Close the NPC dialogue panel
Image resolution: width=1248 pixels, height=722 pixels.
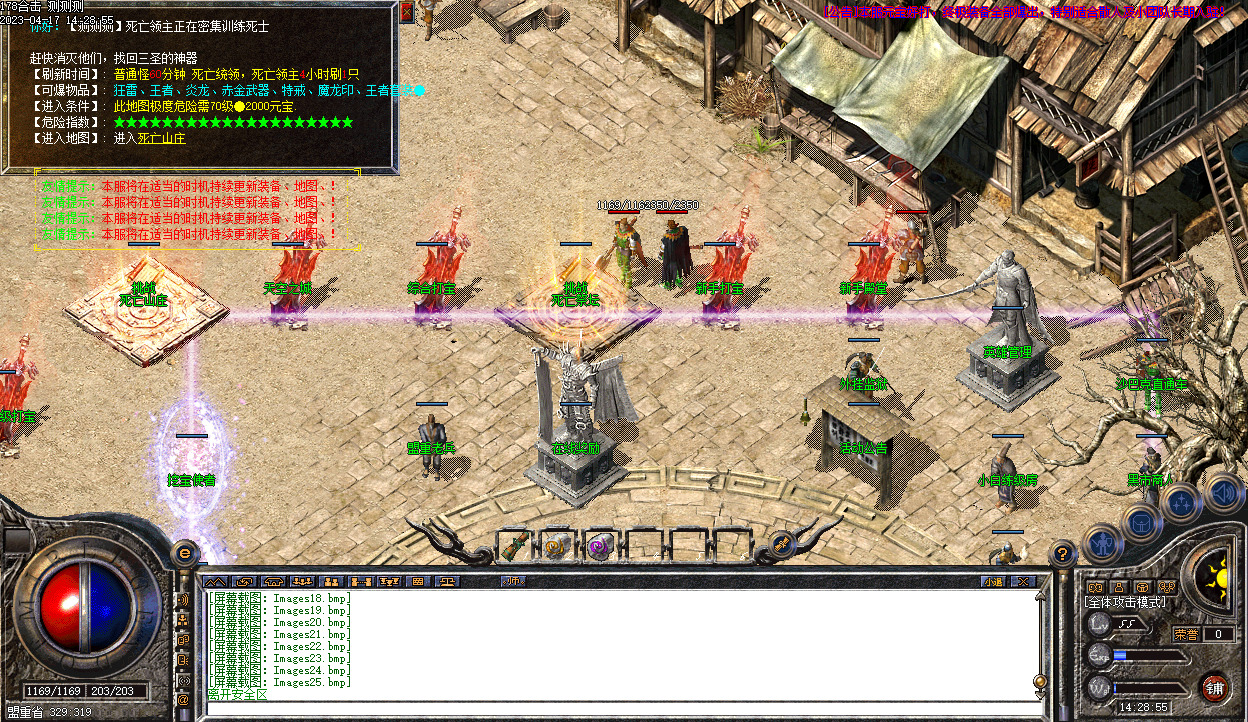[x=406, y=12]
